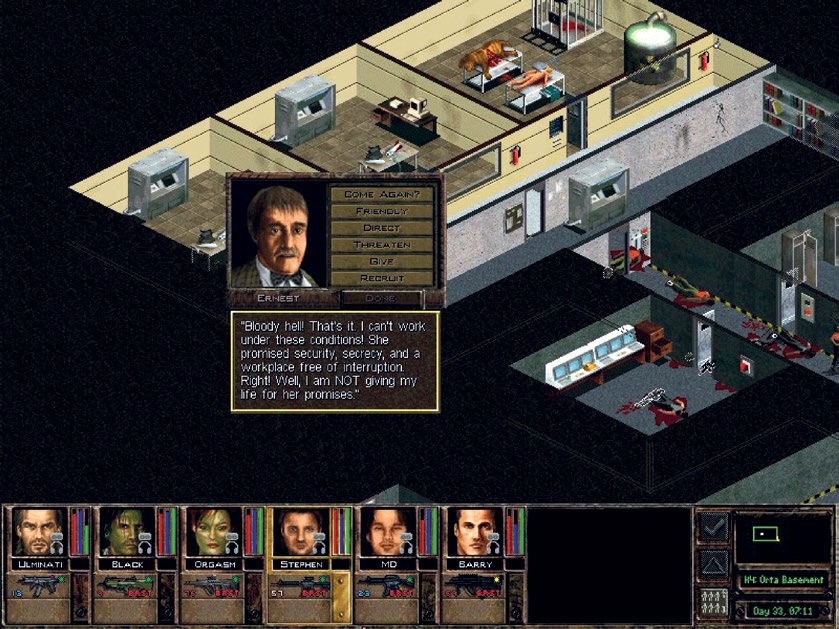Ask Ernest "Come Again?"
Image resolution: width=839 pixels, height=629 pixels.
(x=382, y=194)
